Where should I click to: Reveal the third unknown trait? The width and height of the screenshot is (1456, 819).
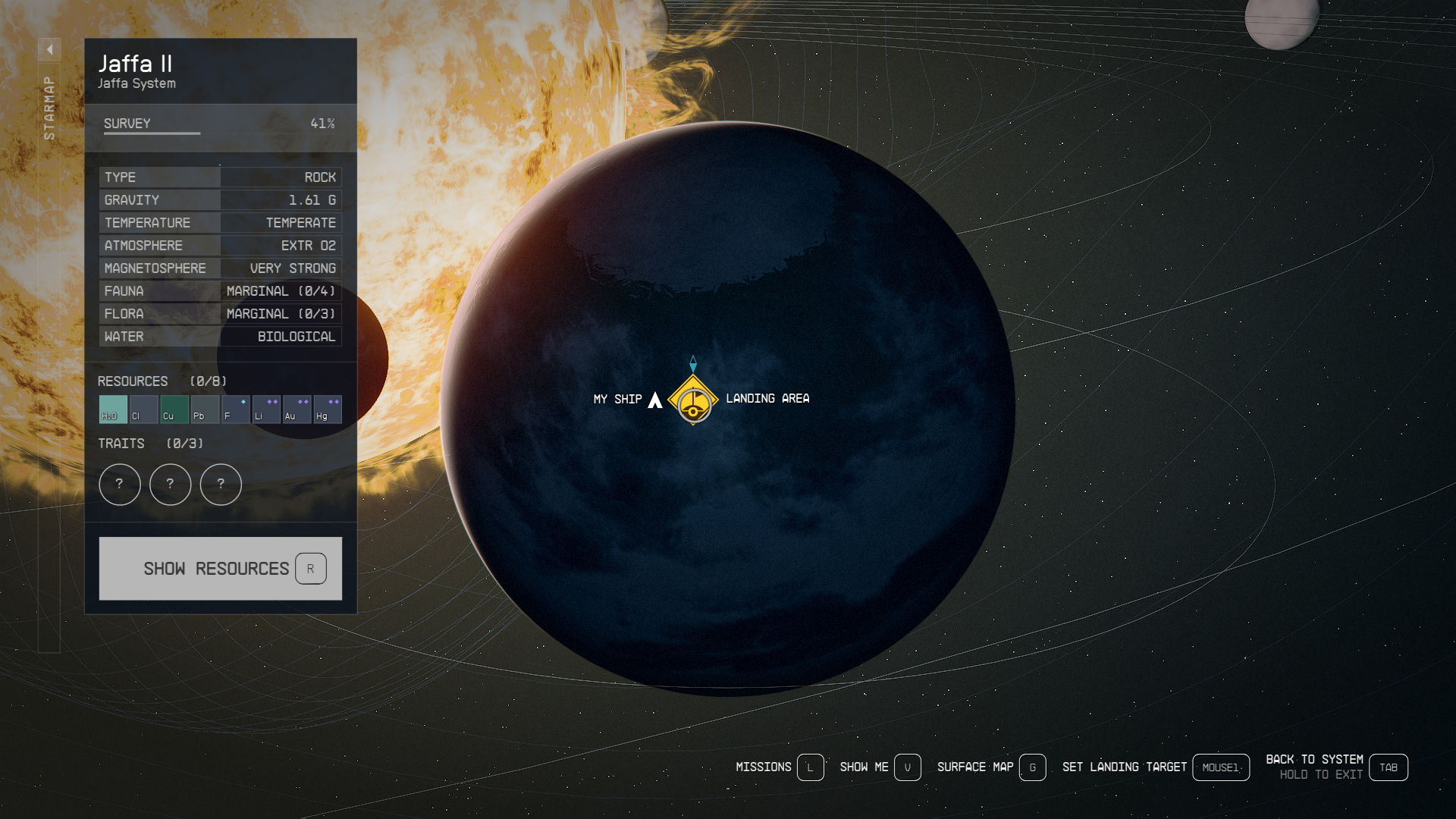click(221, 485)
